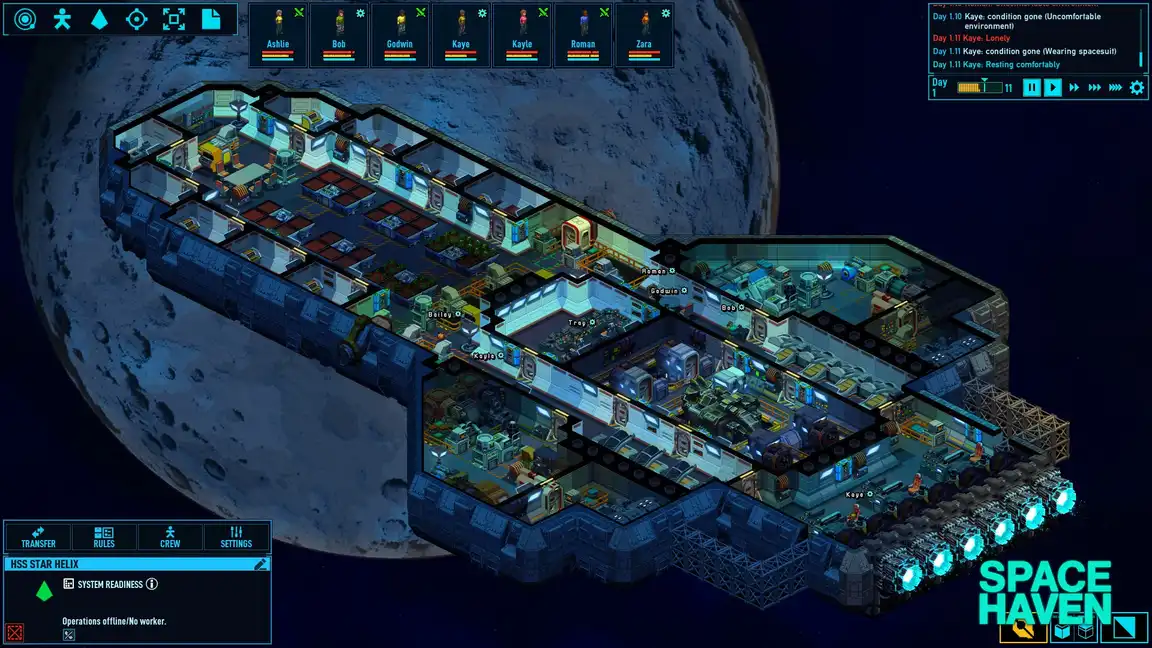The width and height of the screenshot is (1152, 648).
Task: Open the gear options menu
Action: (x=1137, y=88)
